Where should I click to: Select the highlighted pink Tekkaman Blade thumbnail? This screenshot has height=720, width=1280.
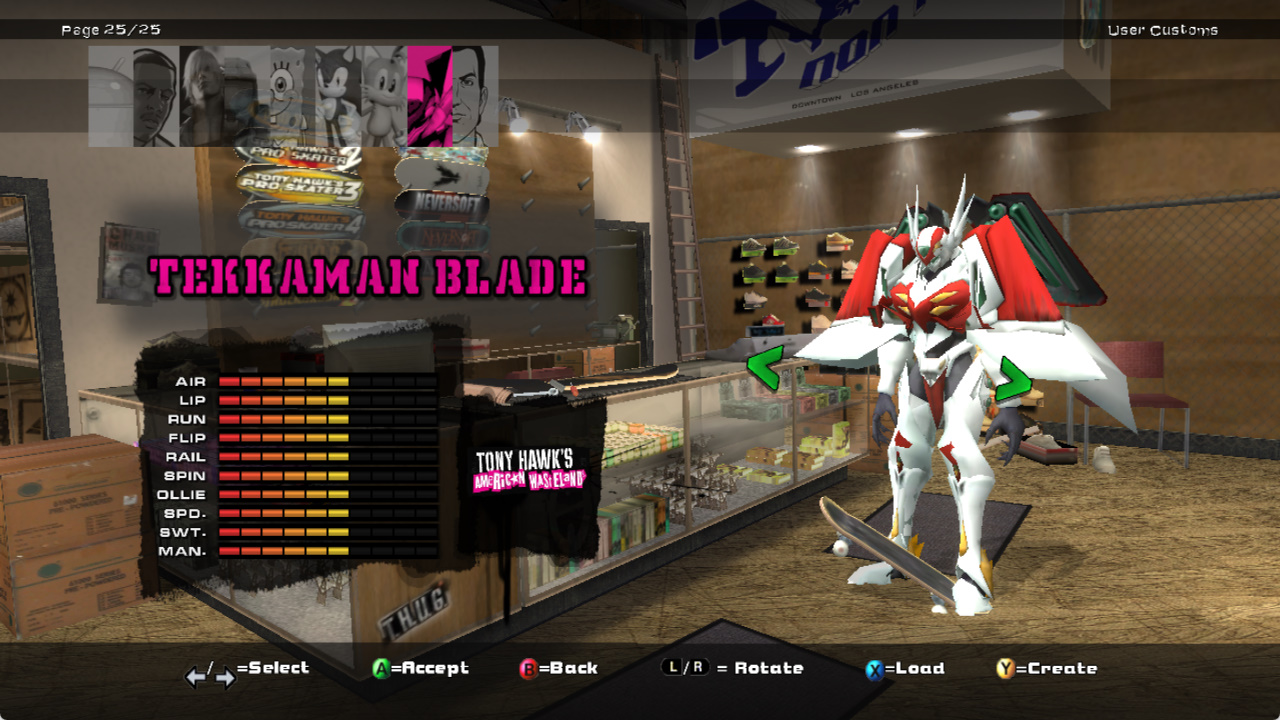[x=429, y=96]
